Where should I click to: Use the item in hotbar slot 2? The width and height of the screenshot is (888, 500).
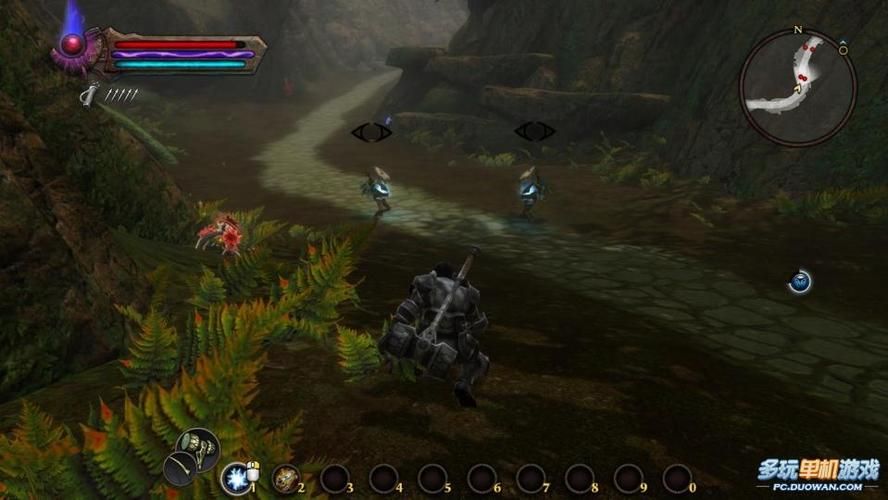coord(286,478)
